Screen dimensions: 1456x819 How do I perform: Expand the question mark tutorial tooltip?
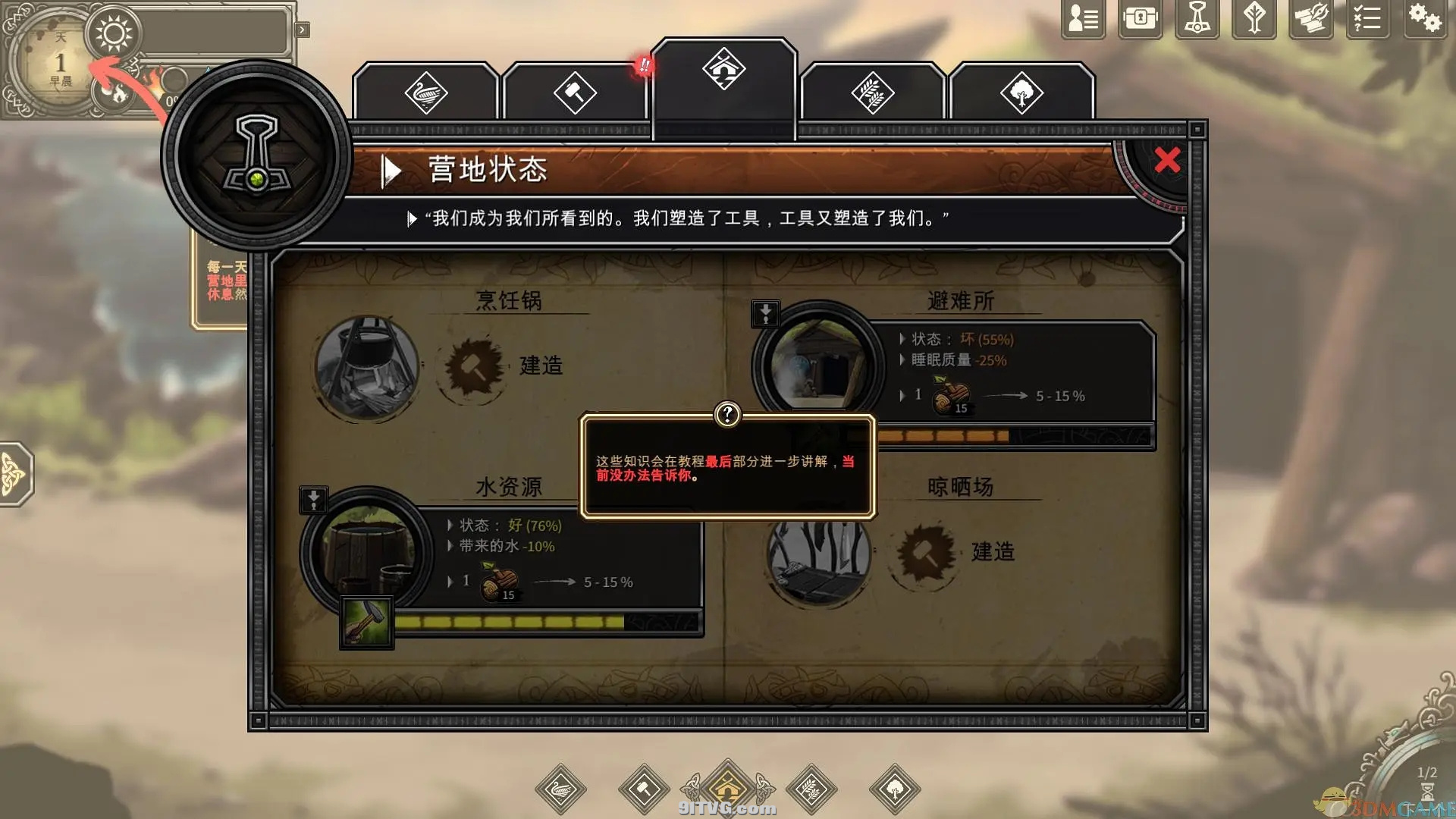click(727, 414)
